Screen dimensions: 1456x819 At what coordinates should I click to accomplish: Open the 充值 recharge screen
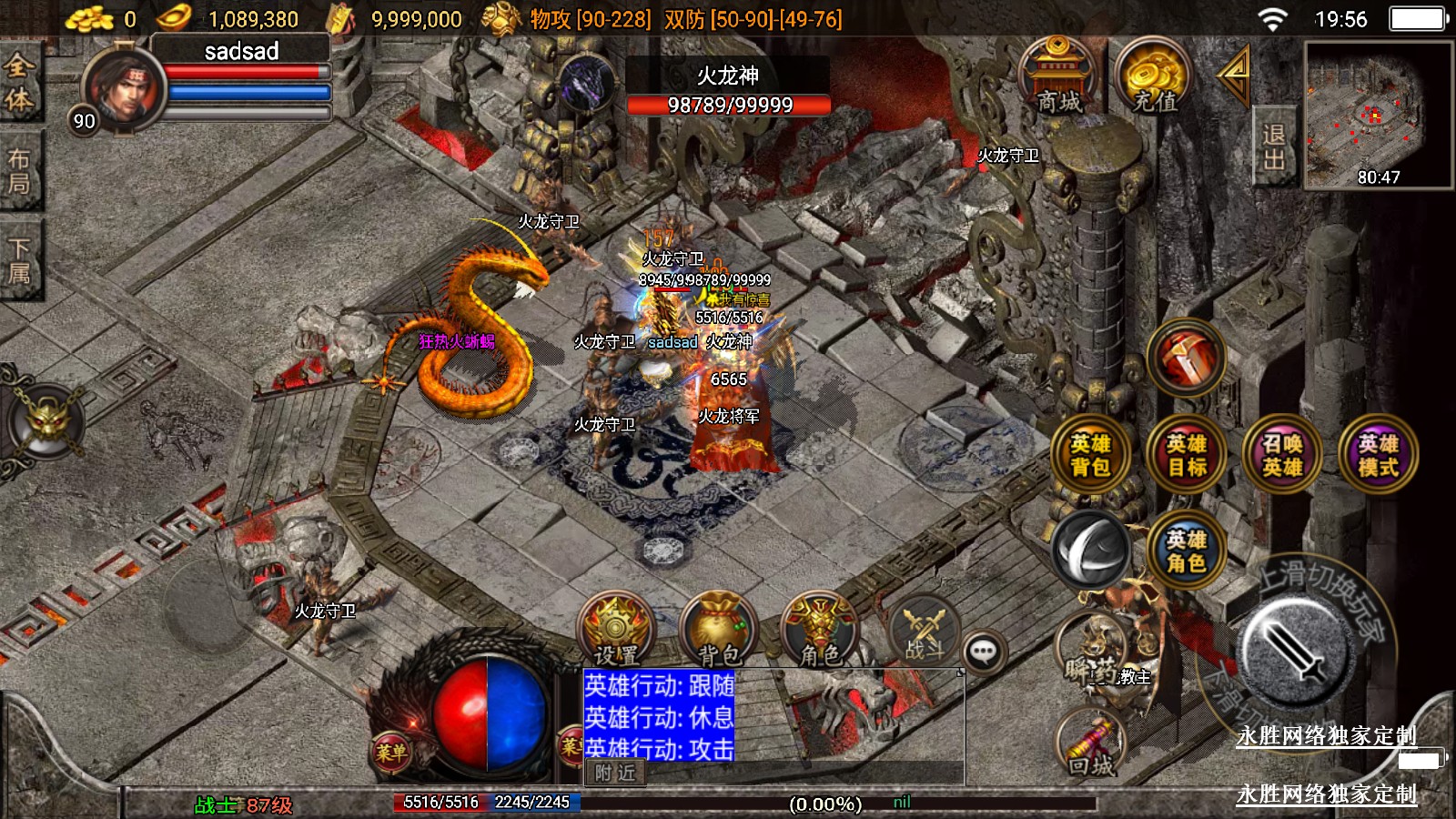click(x=1154, y=77)
